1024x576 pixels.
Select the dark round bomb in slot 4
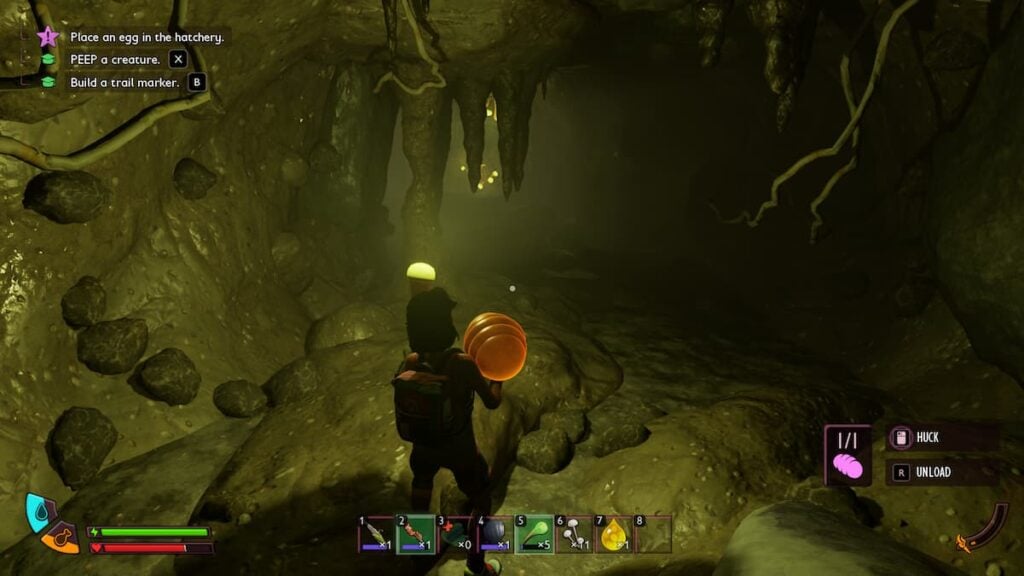point(494,534)
